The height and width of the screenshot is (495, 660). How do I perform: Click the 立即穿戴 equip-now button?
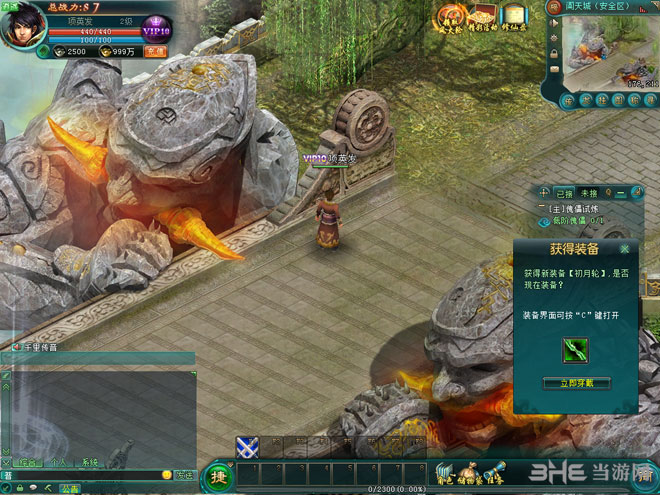575,383
